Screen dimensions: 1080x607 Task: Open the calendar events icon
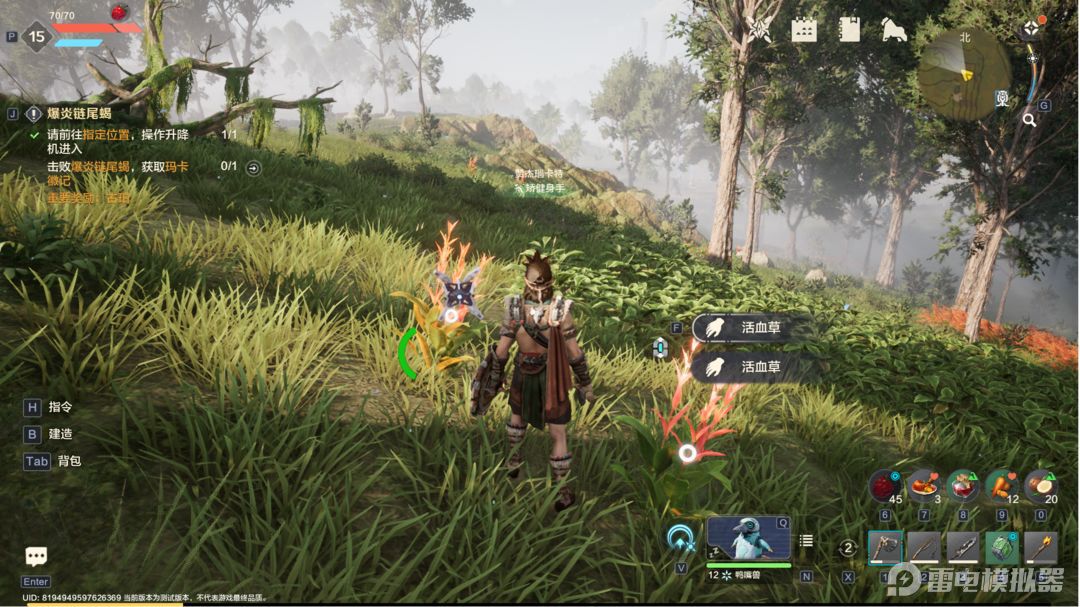click(x=804, y=29)
